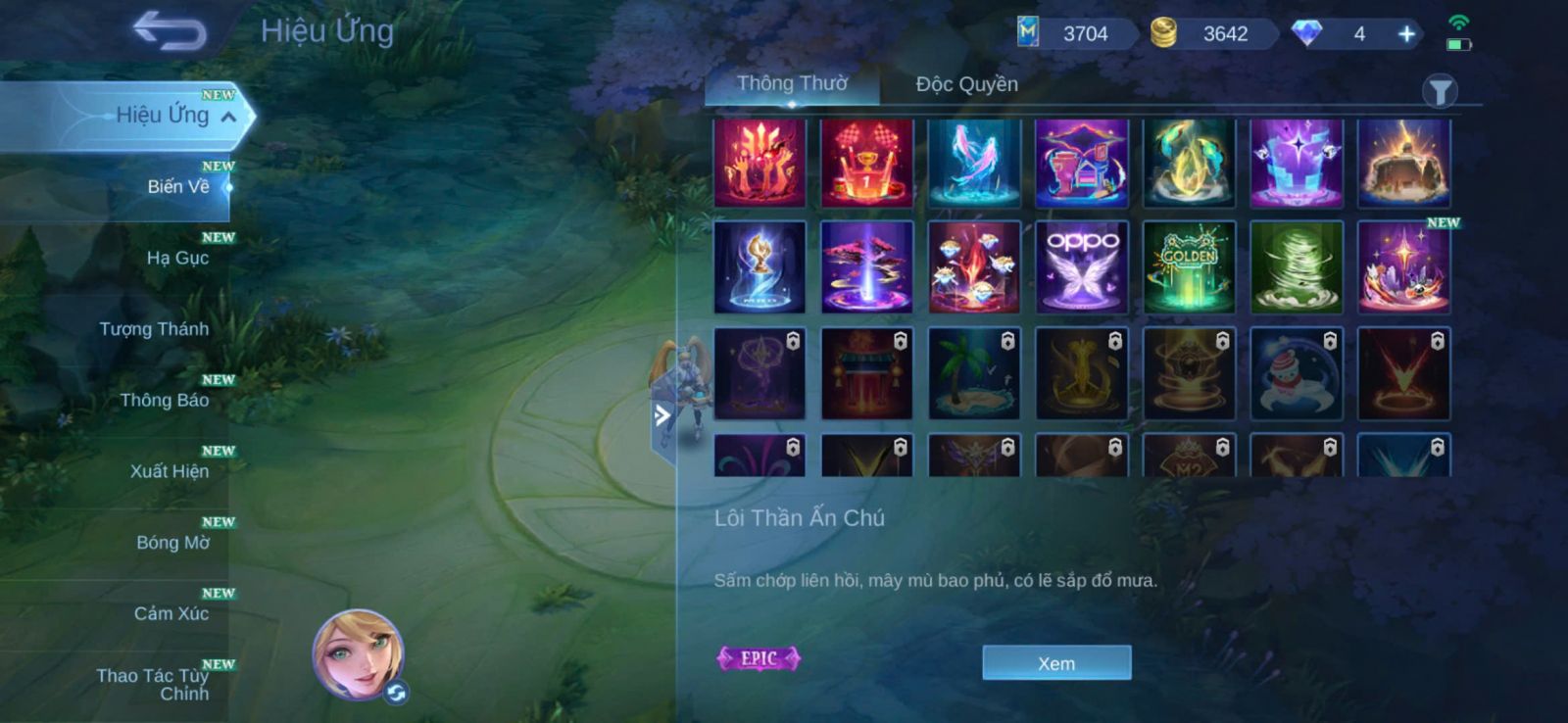Open the Tượng Thánh category
This screenshot has height=723, width=1568.
(154, 329)
